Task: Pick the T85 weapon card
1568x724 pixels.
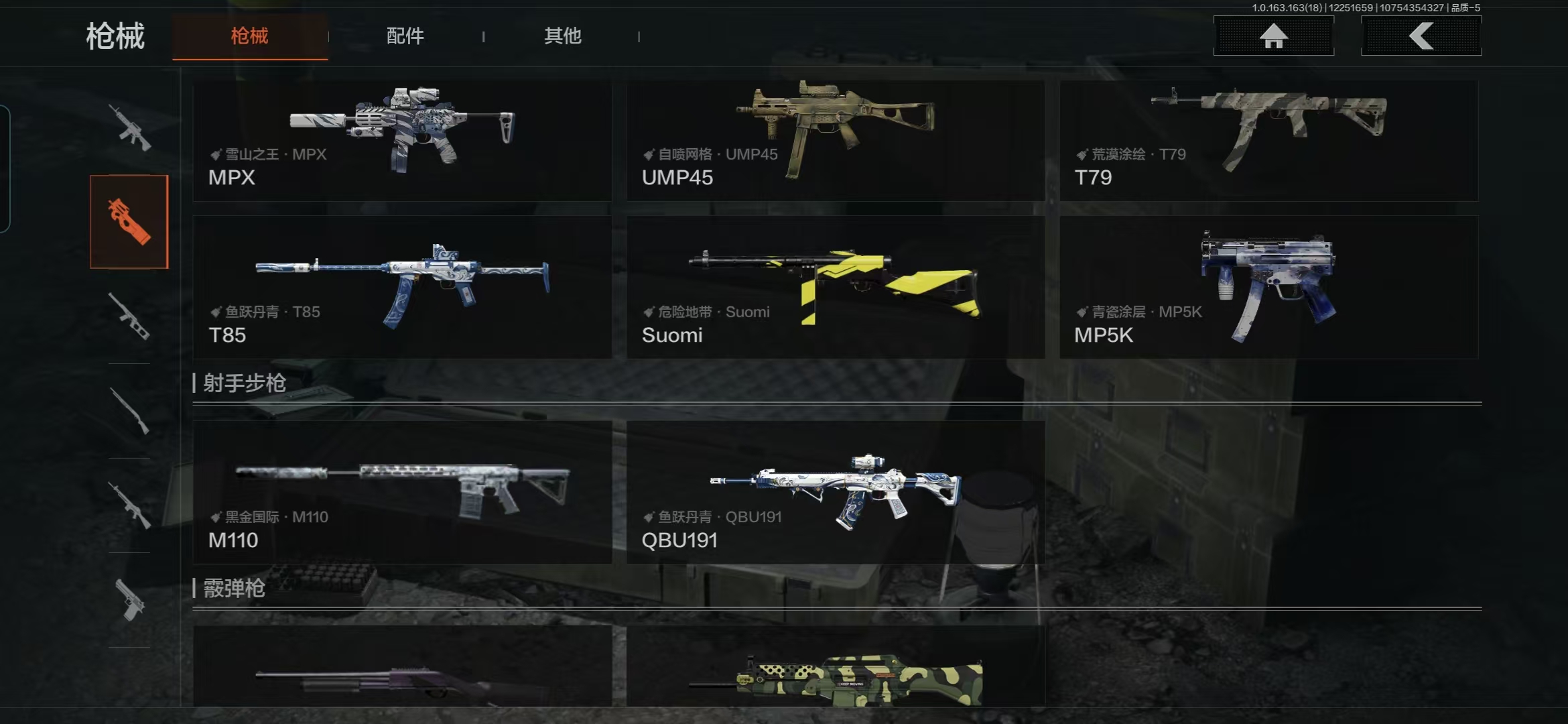Action: click(x=402, y=287)
